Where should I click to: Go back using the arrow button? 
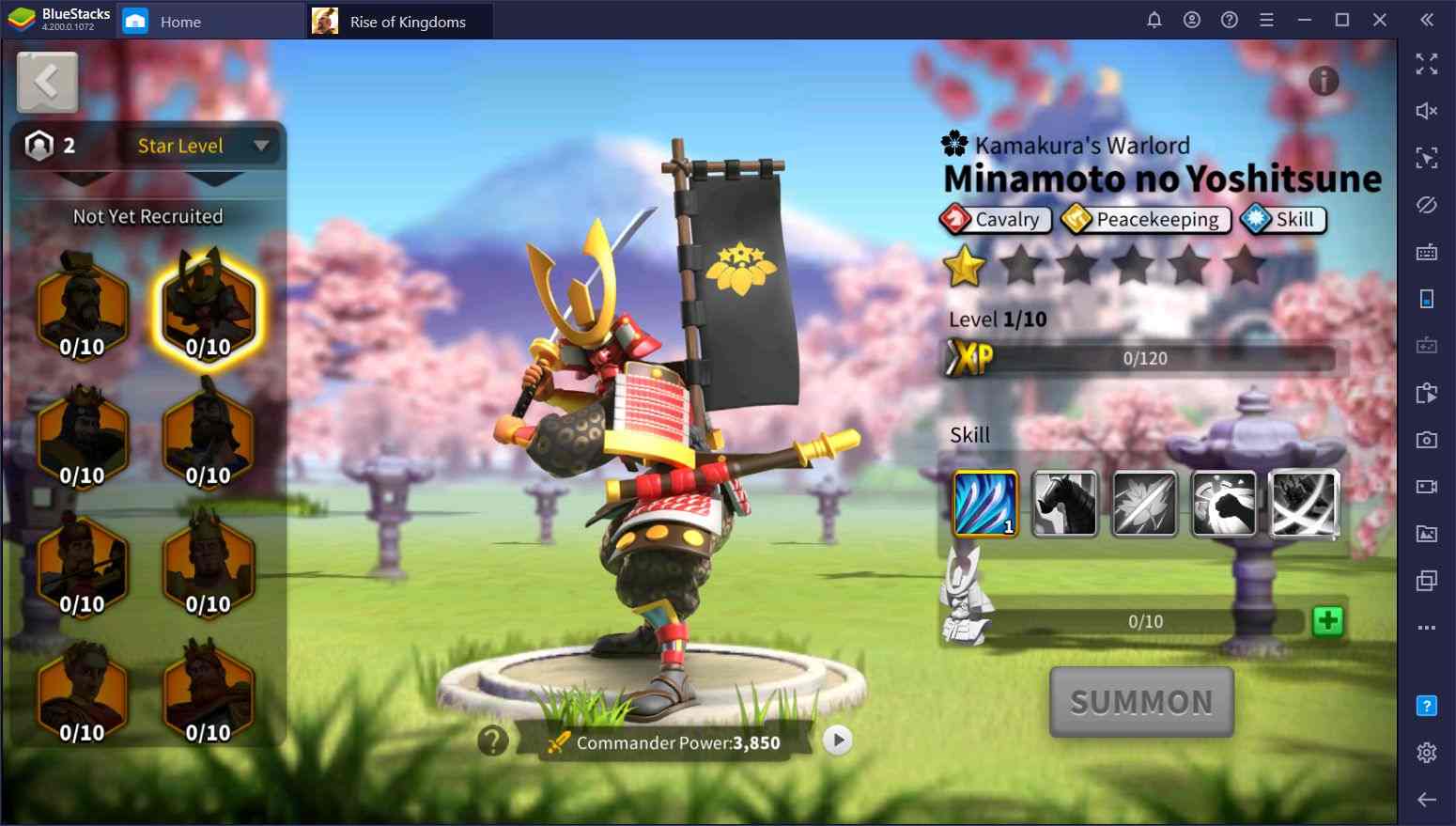pyautogui.click(x=47, y=83)
